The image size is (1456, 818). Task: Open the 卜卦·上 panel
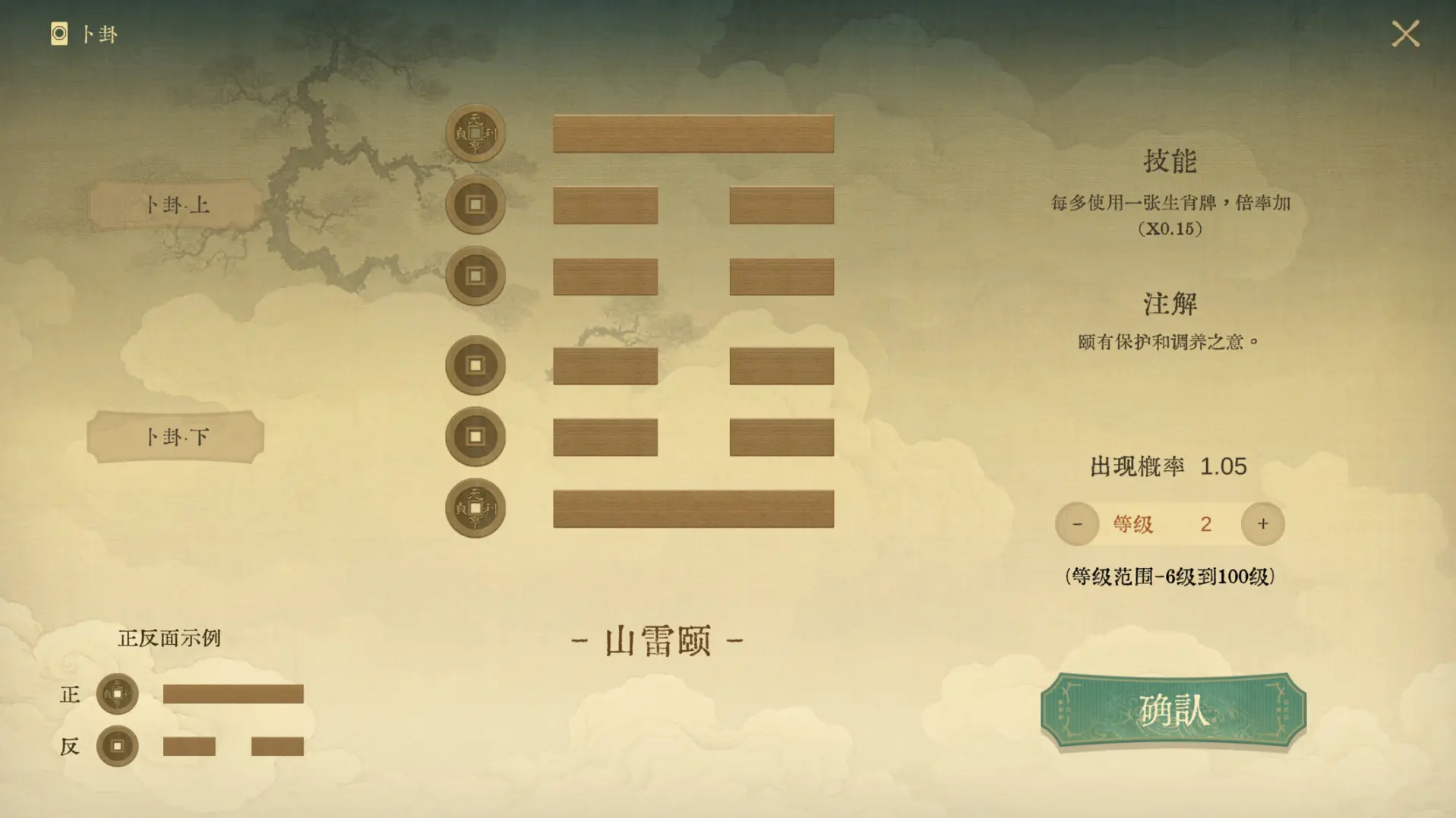pyautogui.click(x=173, y=204)
